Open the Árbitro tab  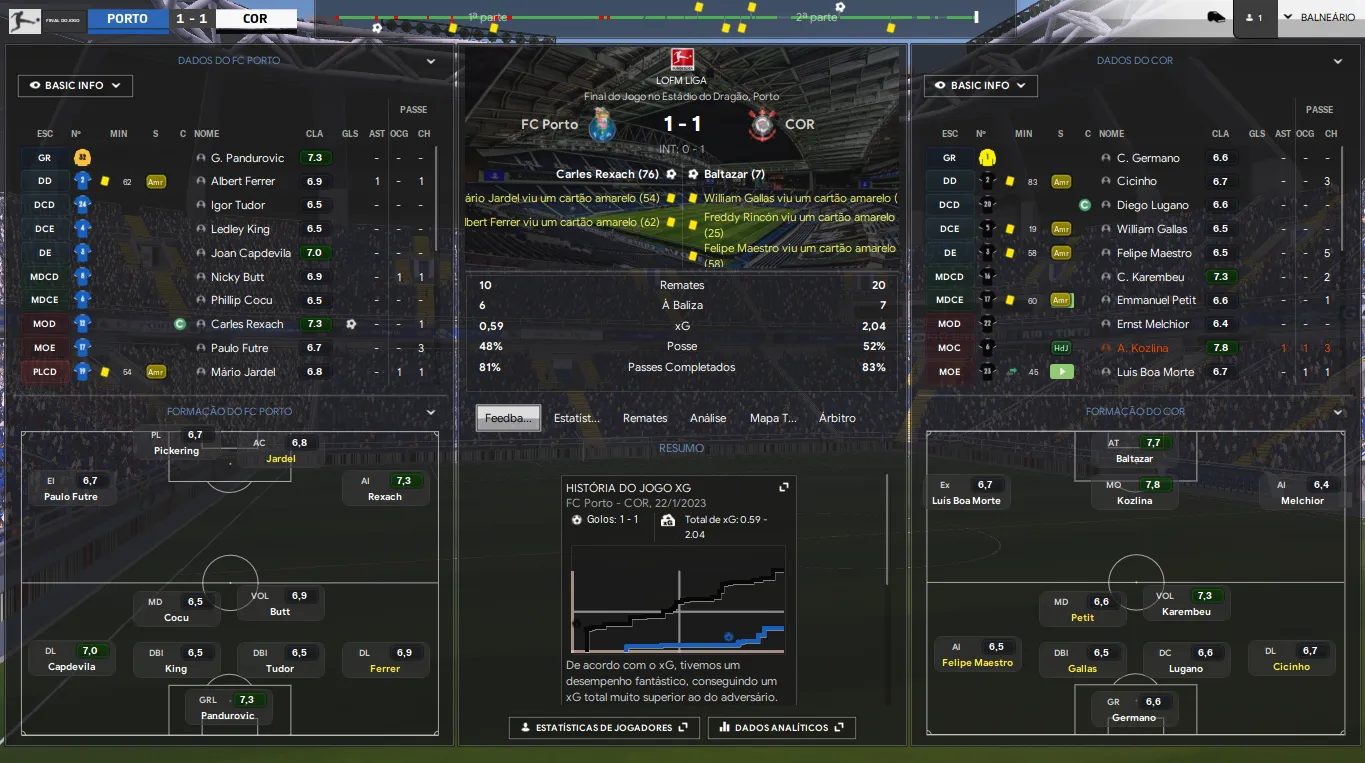[837, 418]
